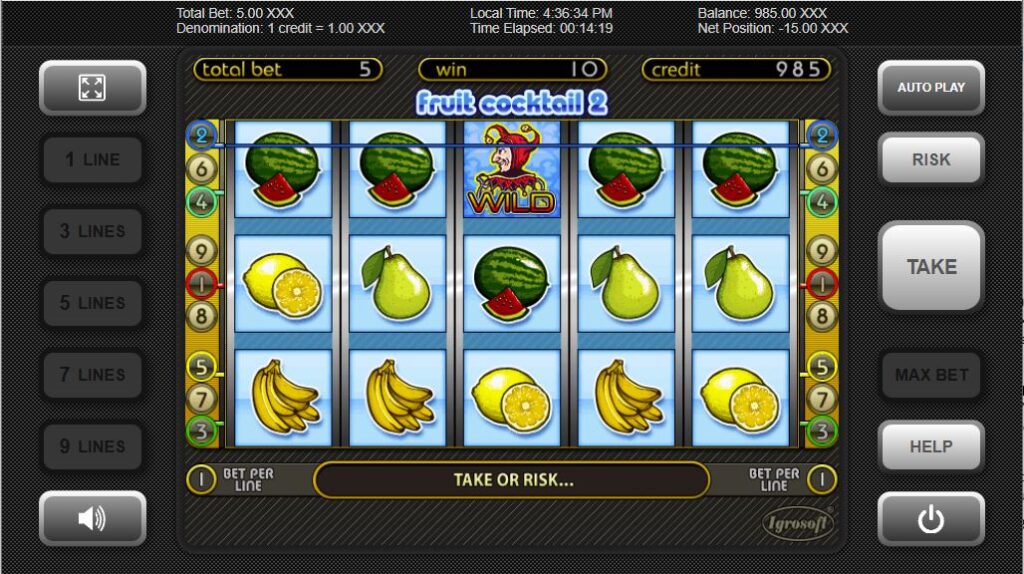Image resolution: width=1024 pixels, height=574 pixels.
Task: Start AUTO PLAY mode
Action: [931, 88]
